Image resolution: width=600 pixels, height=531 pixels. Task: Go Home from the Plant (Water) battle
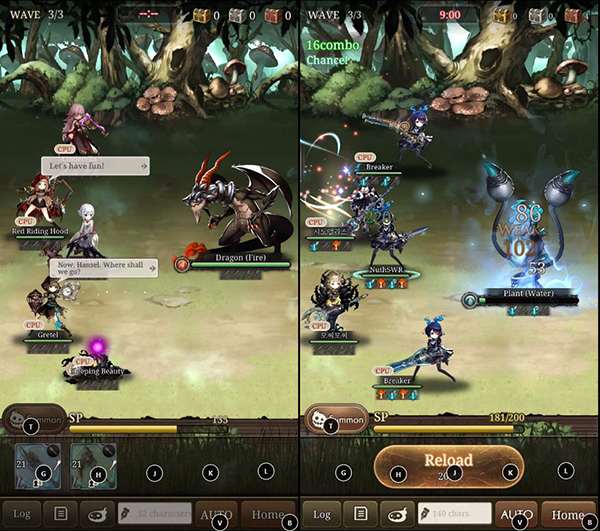click(568, 514)
